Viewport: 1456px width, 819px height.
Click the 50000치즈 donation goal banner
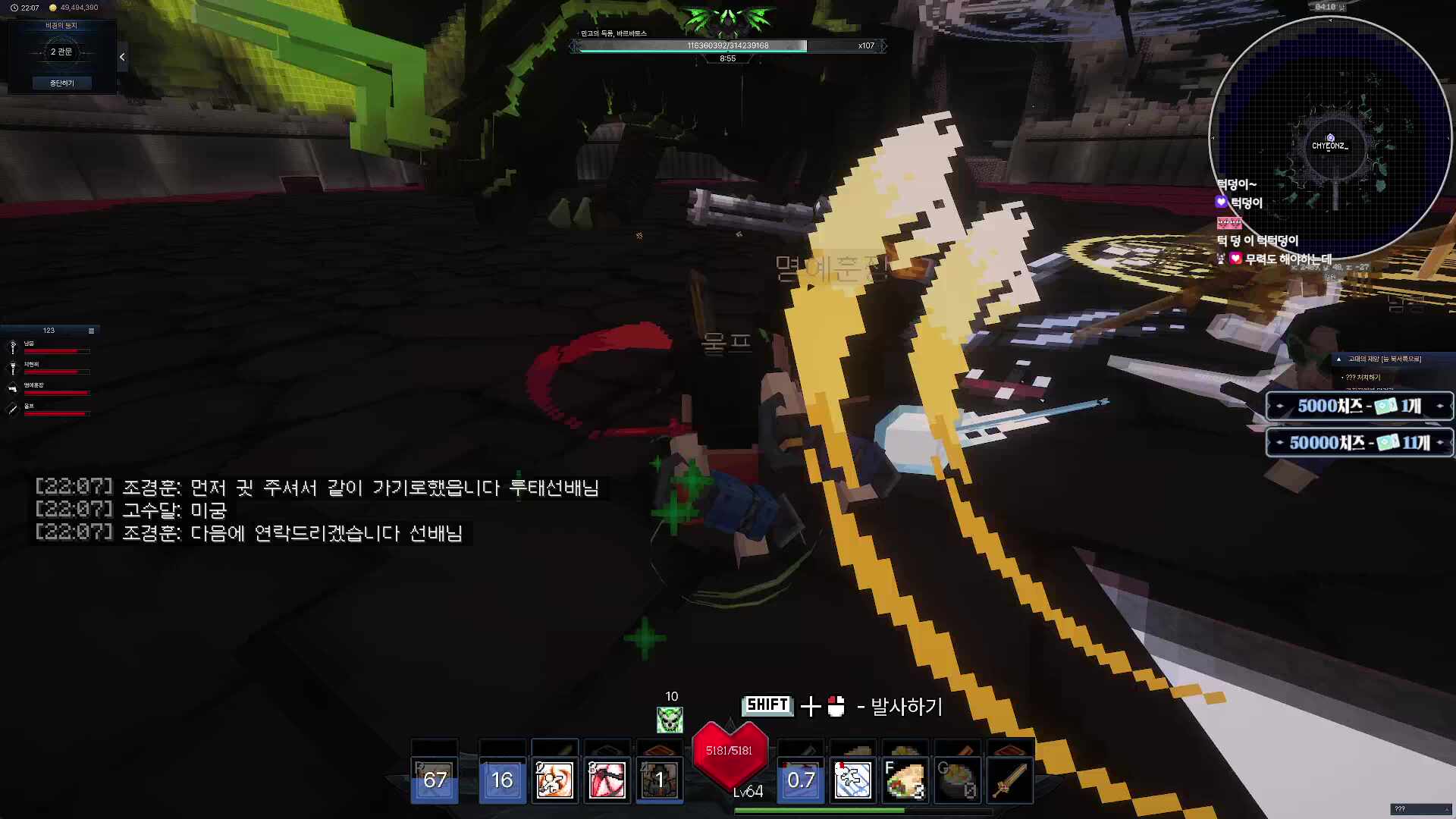[1359, 443]
